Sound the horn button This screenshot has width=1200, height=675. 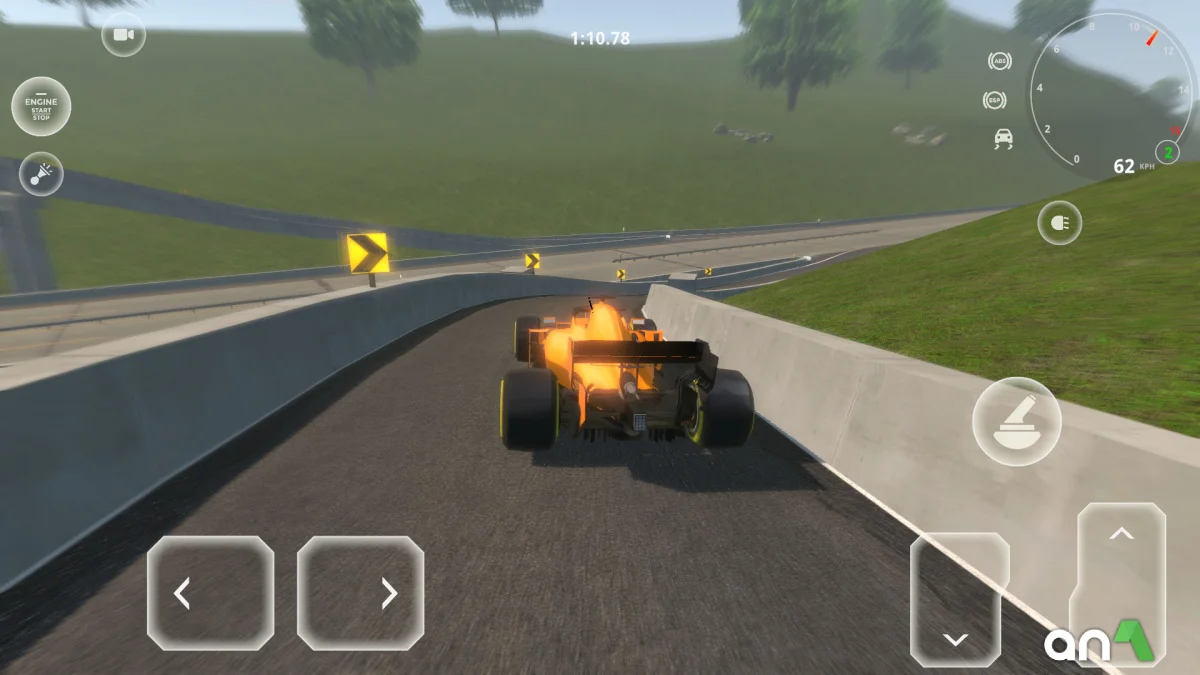pyautogui.click(x=41, y=174)
